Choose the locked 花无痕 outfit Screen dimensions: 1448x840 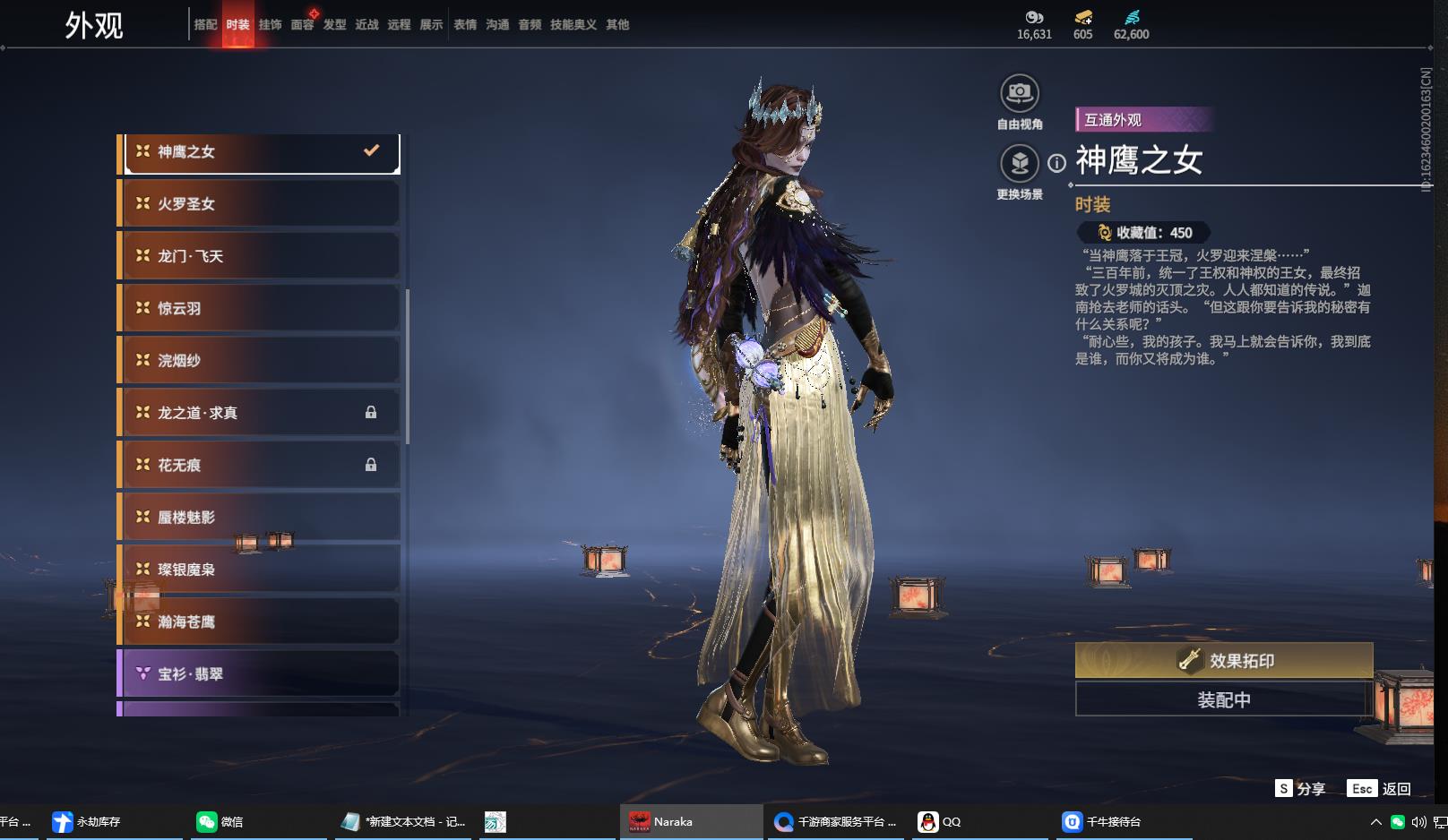tap(260, 465)
